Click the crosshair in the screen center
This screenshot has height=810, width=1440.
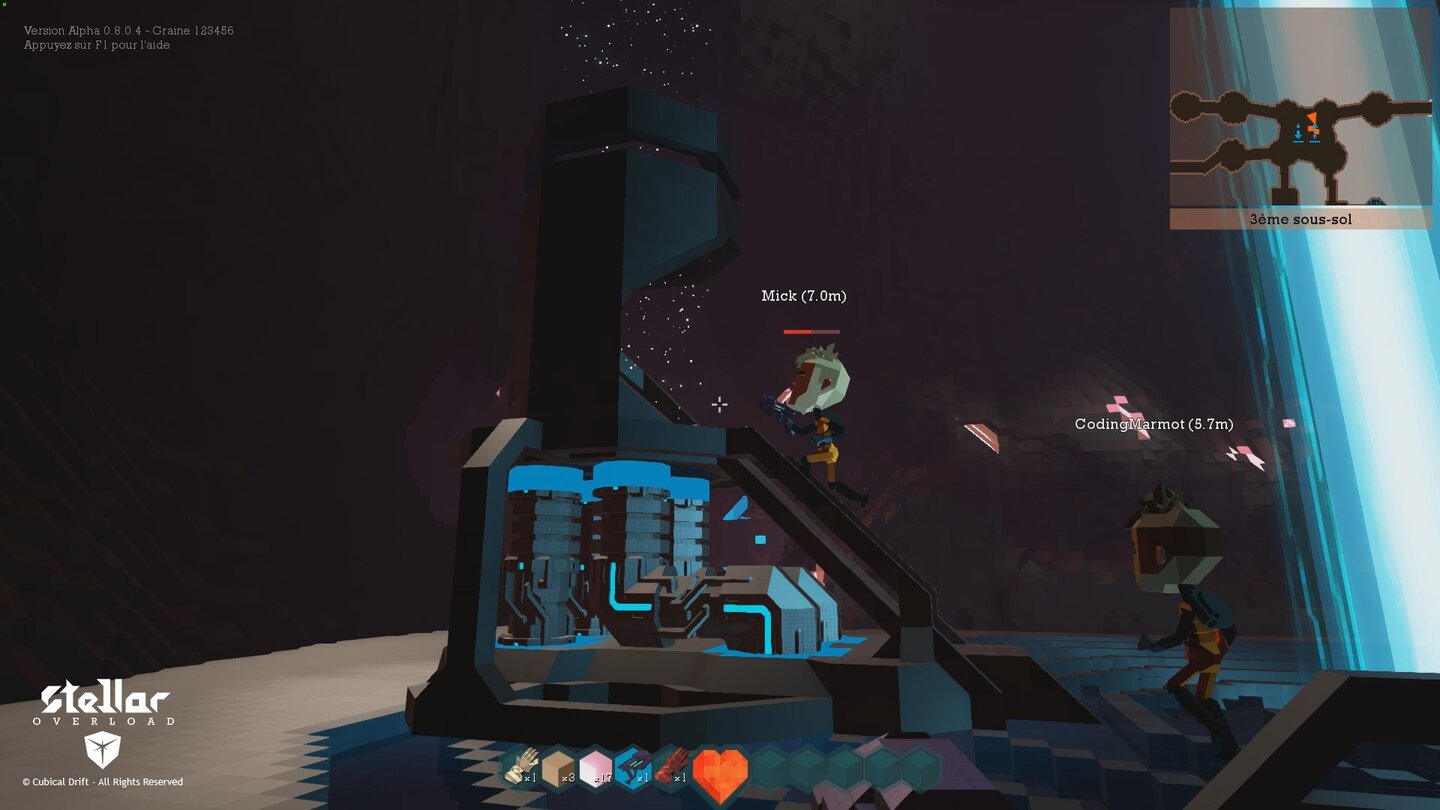click(x=720, y=405)
